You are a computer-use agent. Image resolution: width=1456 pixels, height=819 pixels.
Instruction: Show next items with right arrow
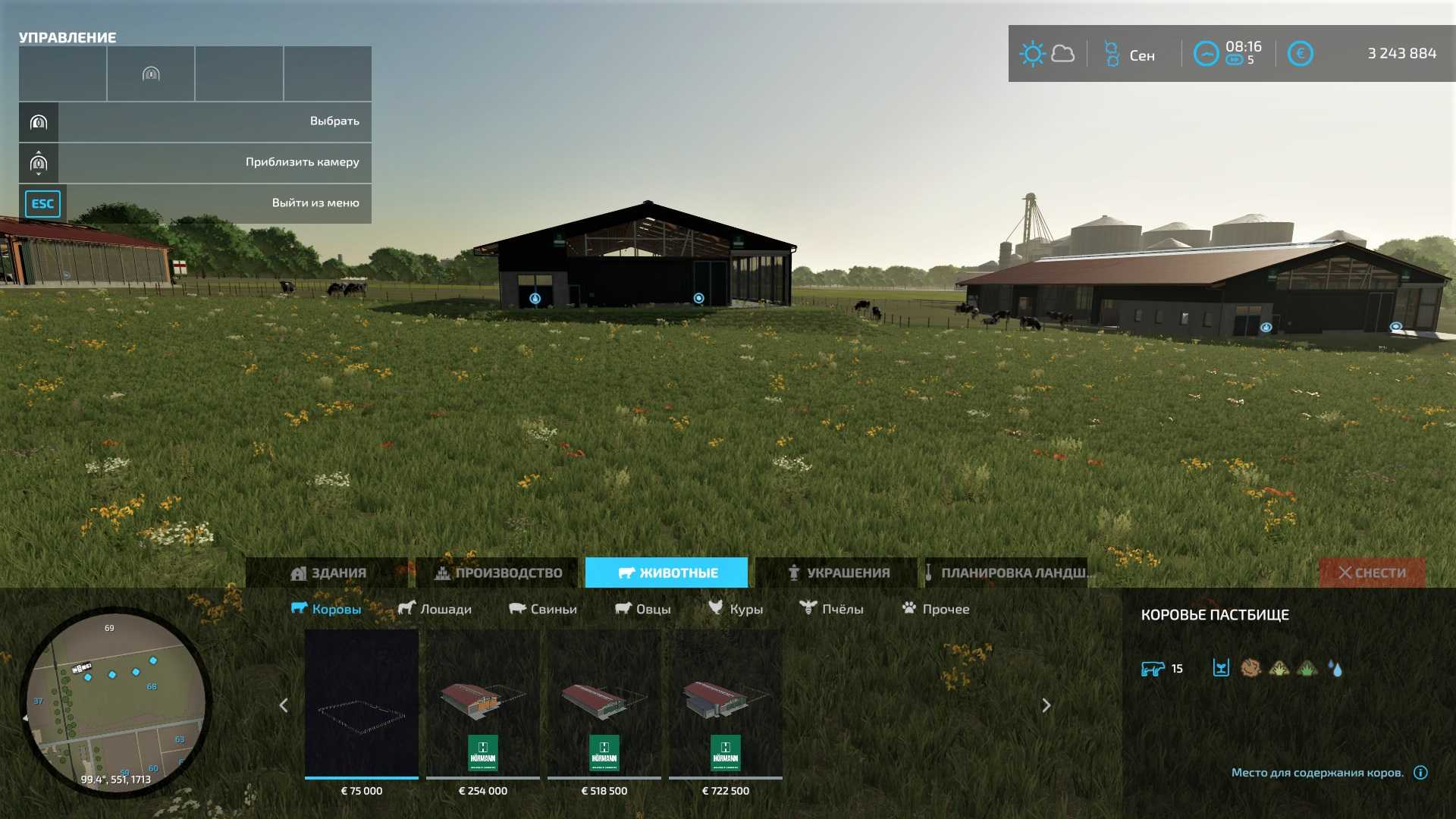point(1046,705)
